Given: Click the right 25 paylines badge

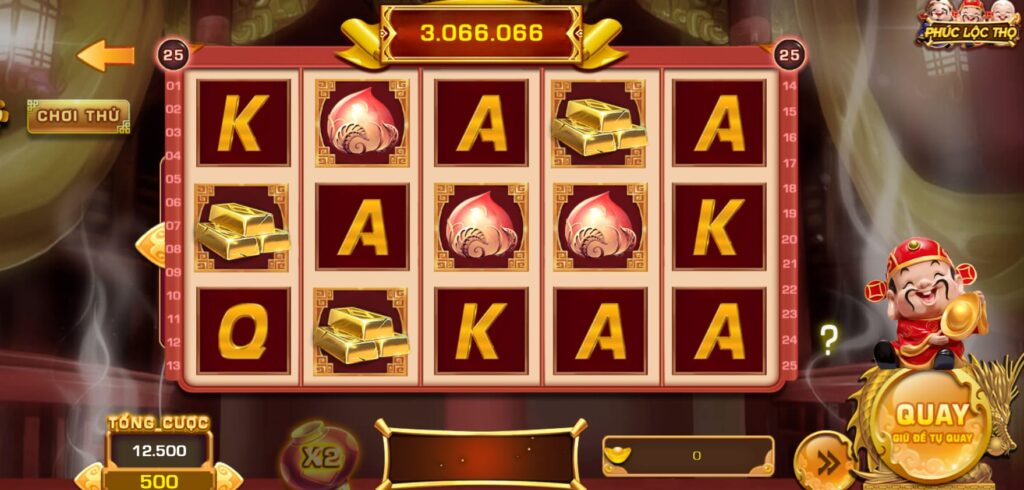Looking at the screenshot, I should tap(789, 54).
